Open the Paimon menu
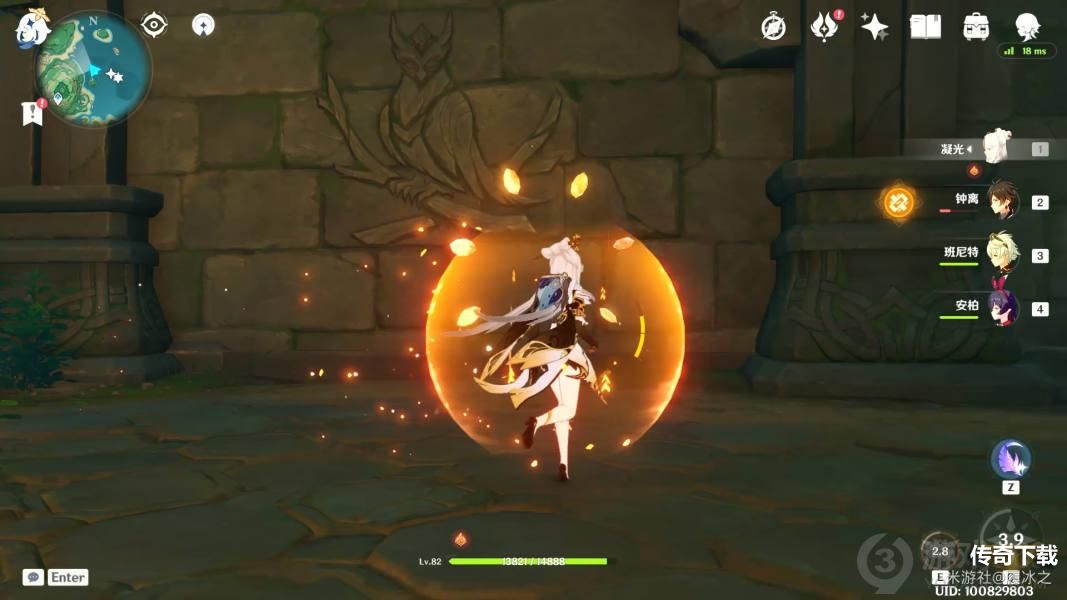 tap(31, 31)
